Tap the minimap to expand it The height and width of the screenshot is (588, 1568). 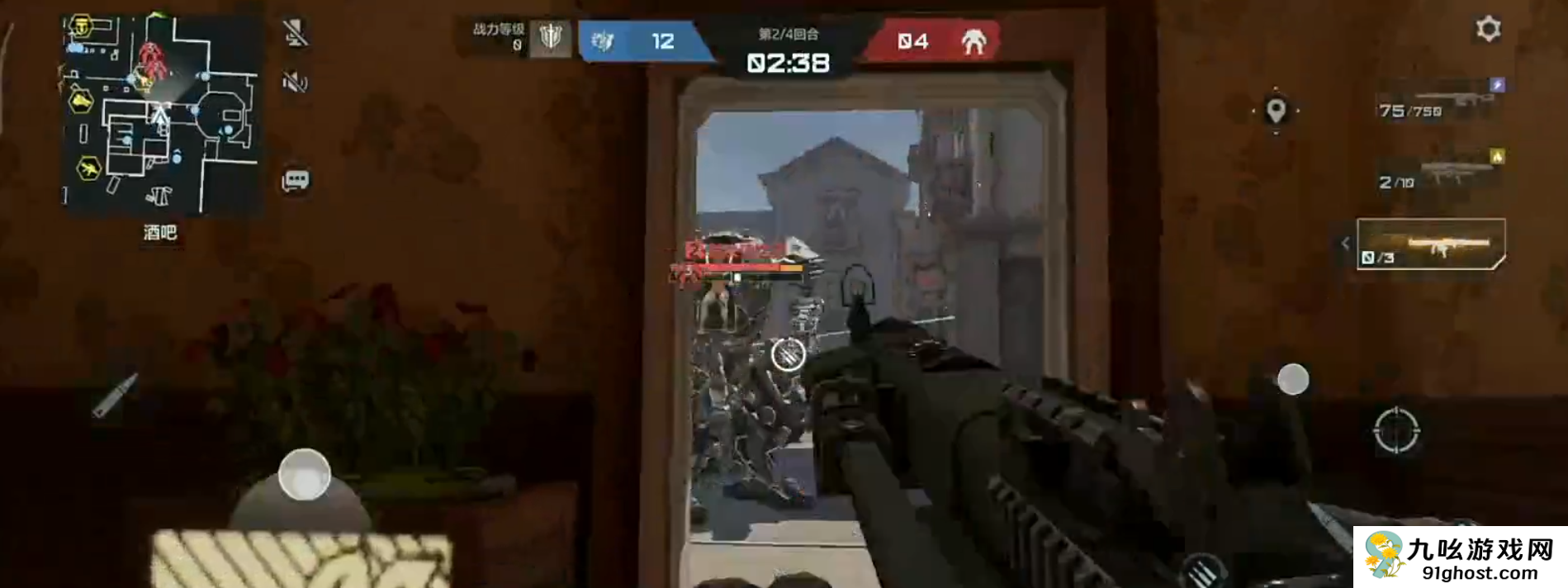(161, 116)
